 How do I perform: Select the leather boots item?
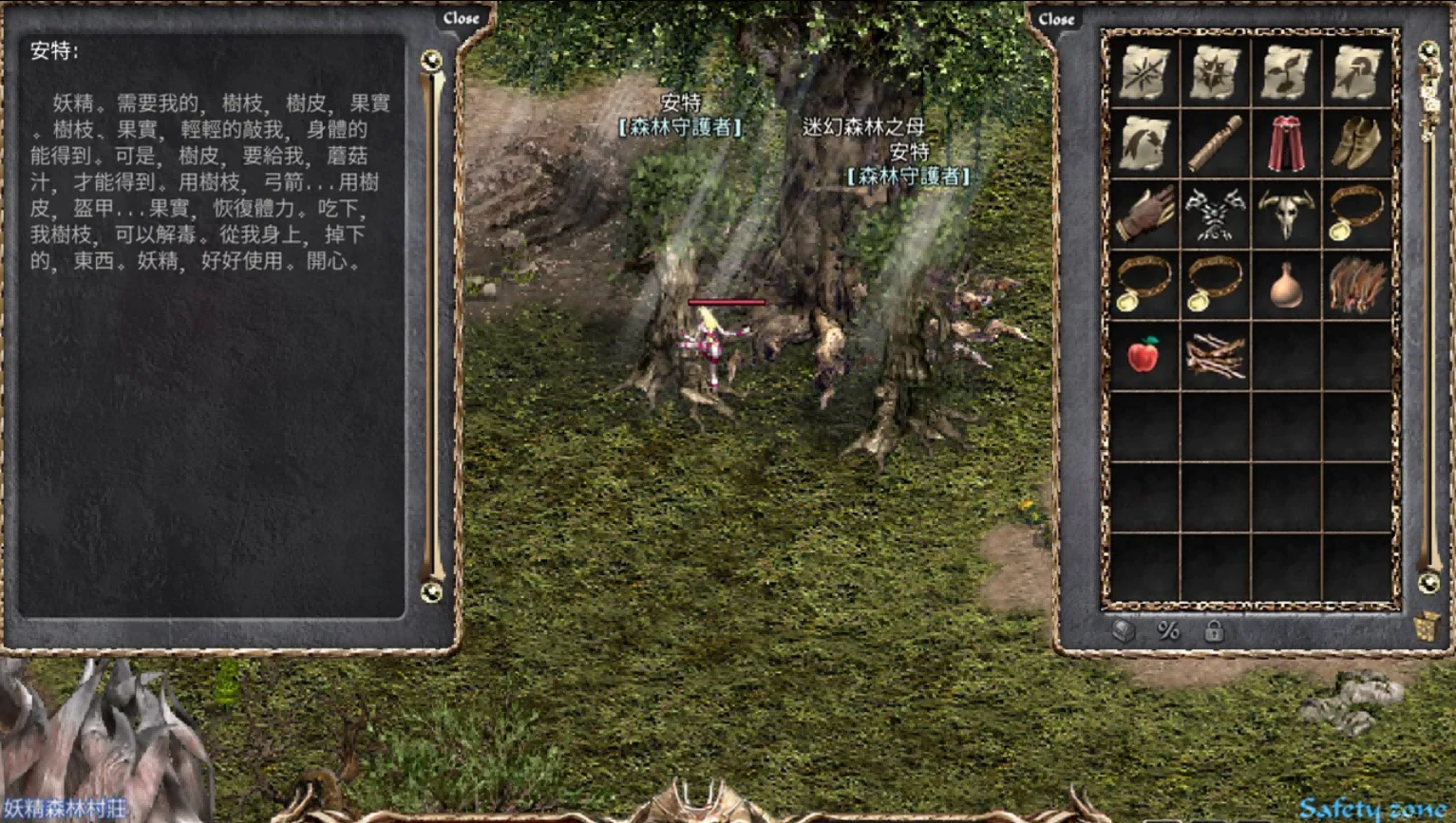point(1356,143)
